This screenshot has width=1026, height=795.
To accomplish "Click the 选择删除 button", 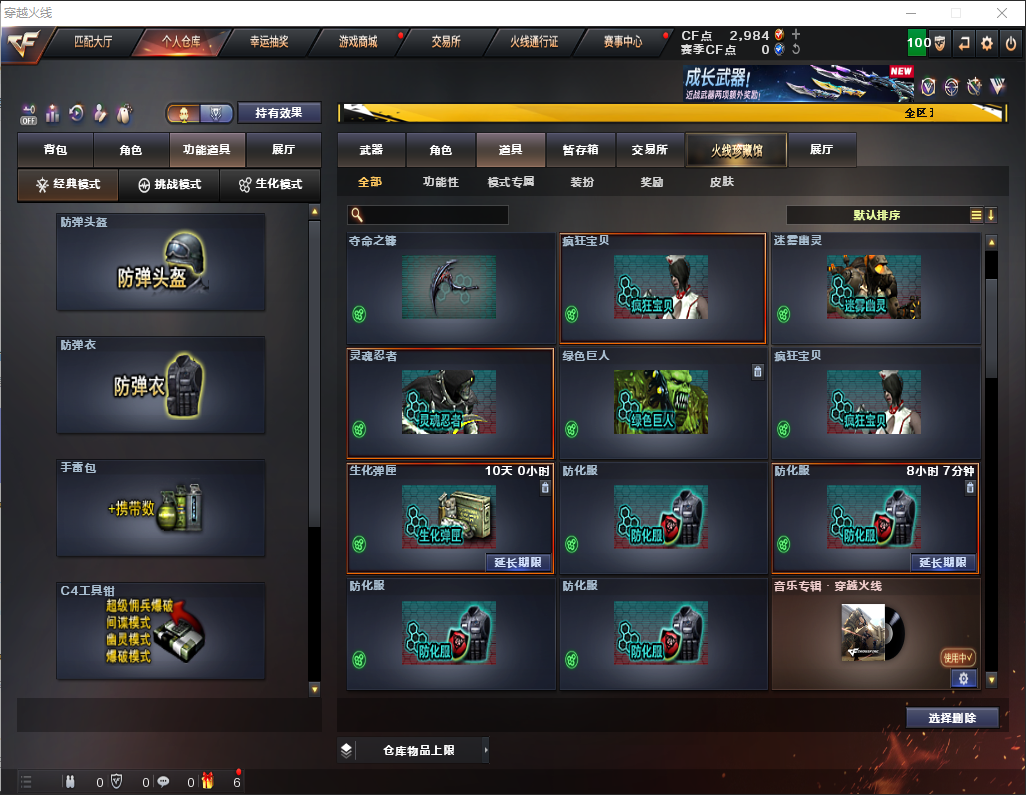I will pyautogui.click(x=952, y=718).
